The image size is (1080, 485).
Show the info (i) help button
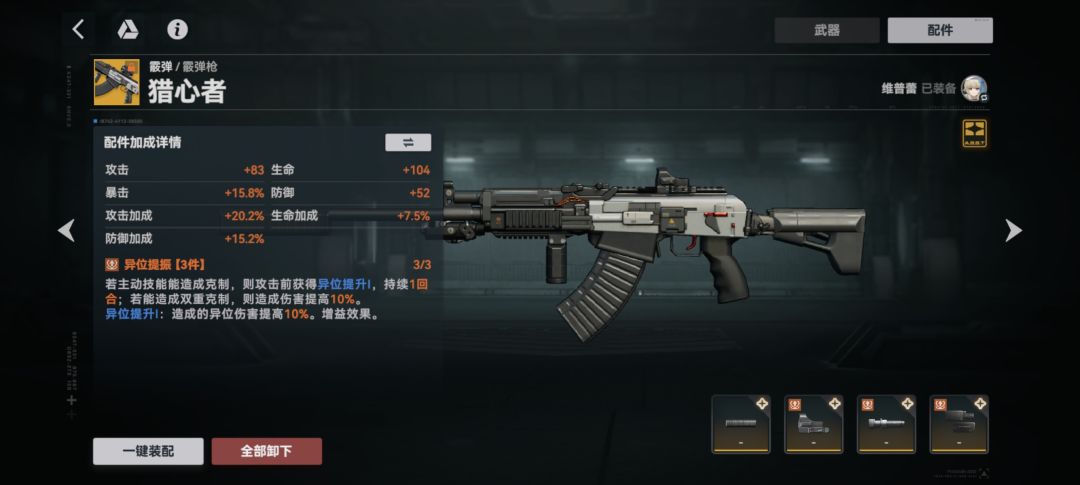177,29
